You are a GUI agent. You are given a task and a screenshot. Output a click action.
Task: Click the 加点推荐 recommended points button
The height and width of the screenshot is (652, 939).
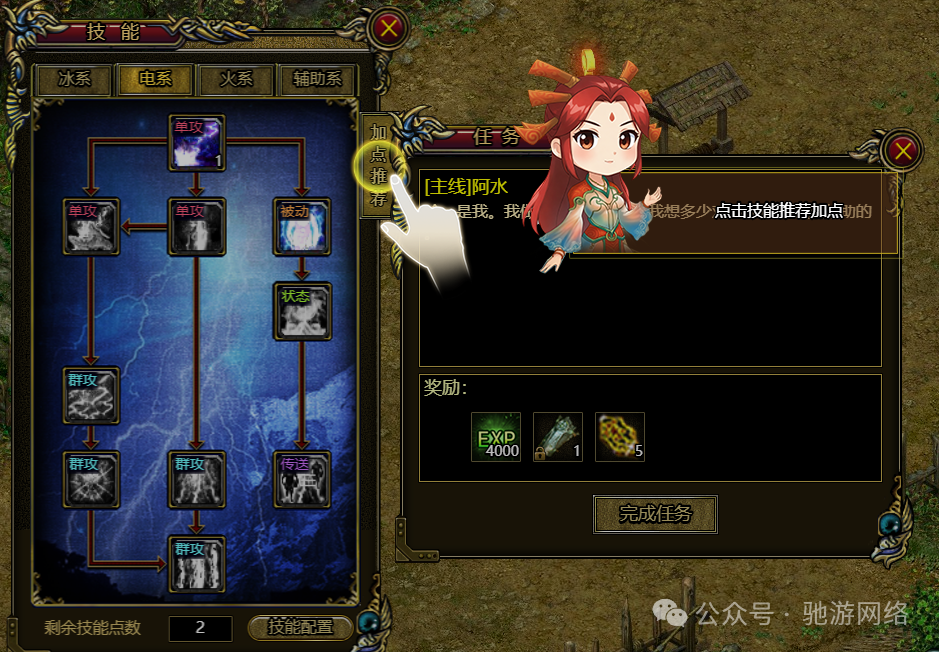(x=379, y=165)
